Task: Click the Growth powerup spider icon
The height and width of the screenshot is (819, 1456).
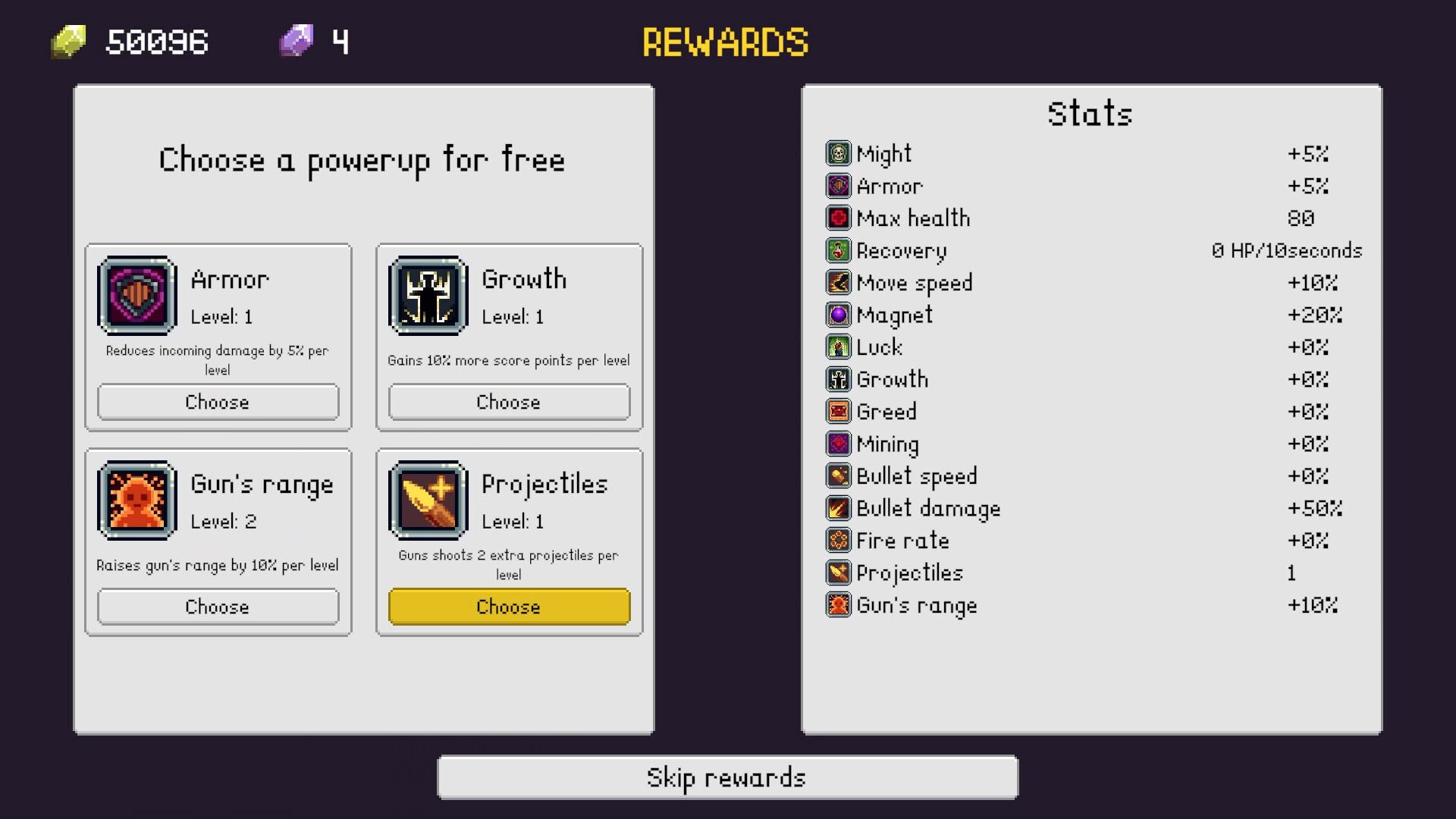Action: pos(427,297)
